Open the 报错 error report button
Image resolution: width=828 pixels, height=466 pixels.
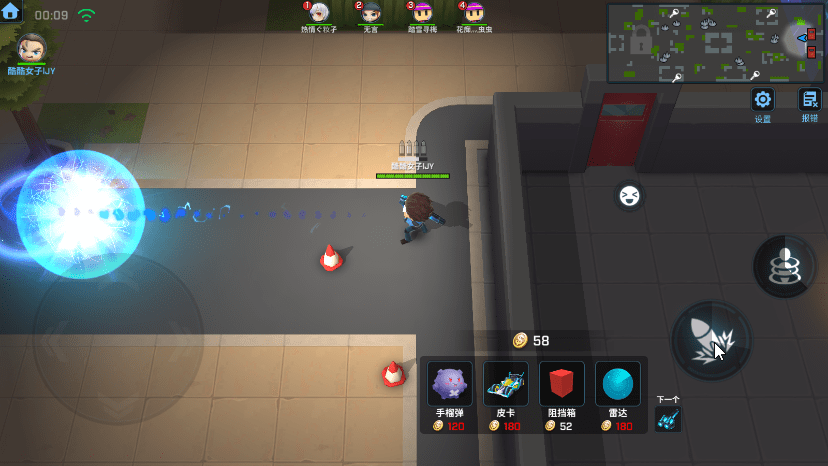808,100
